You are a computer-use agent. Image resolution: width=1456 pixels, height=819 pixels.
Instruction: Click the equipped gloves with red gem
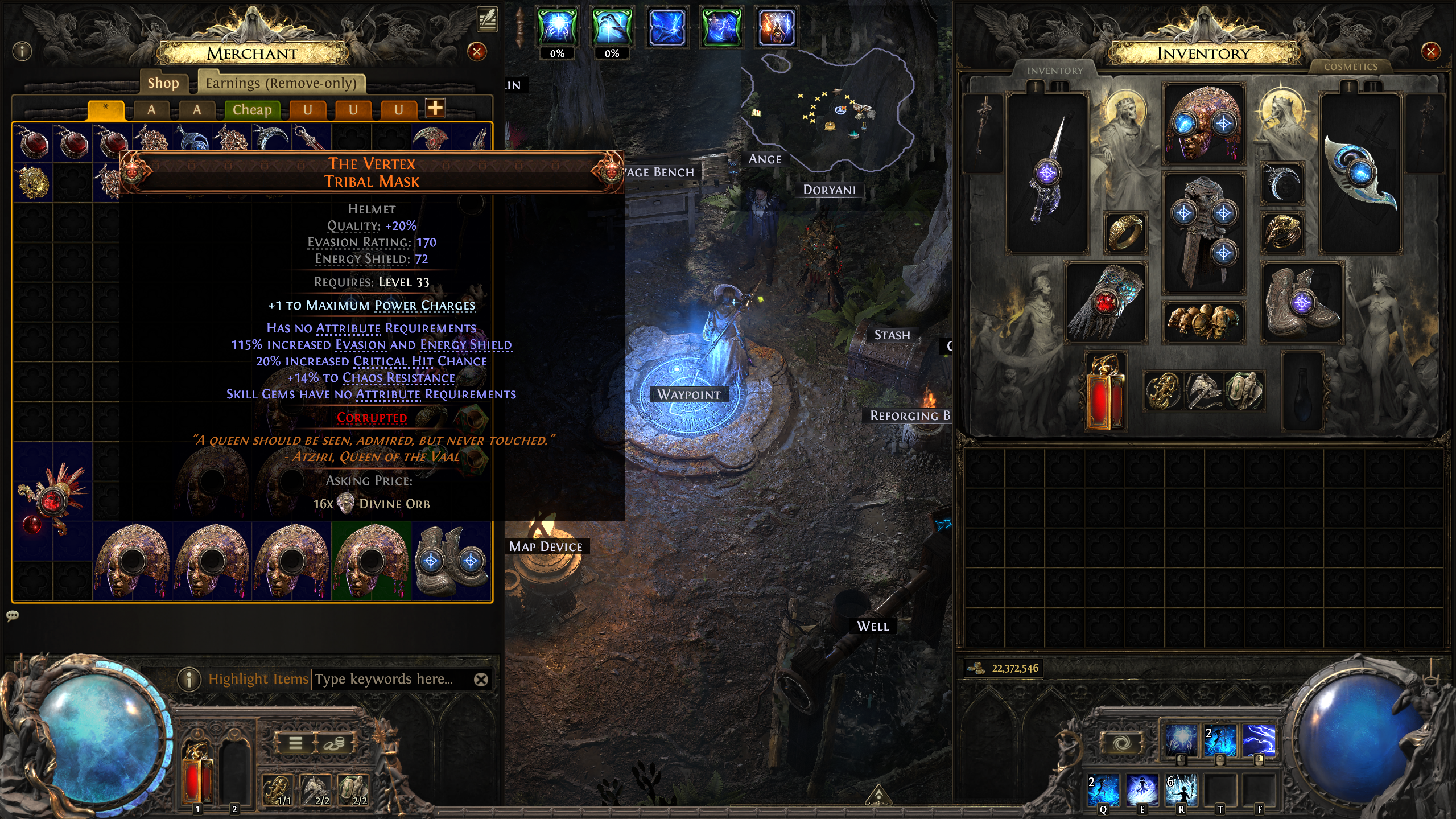point(1105,302)
